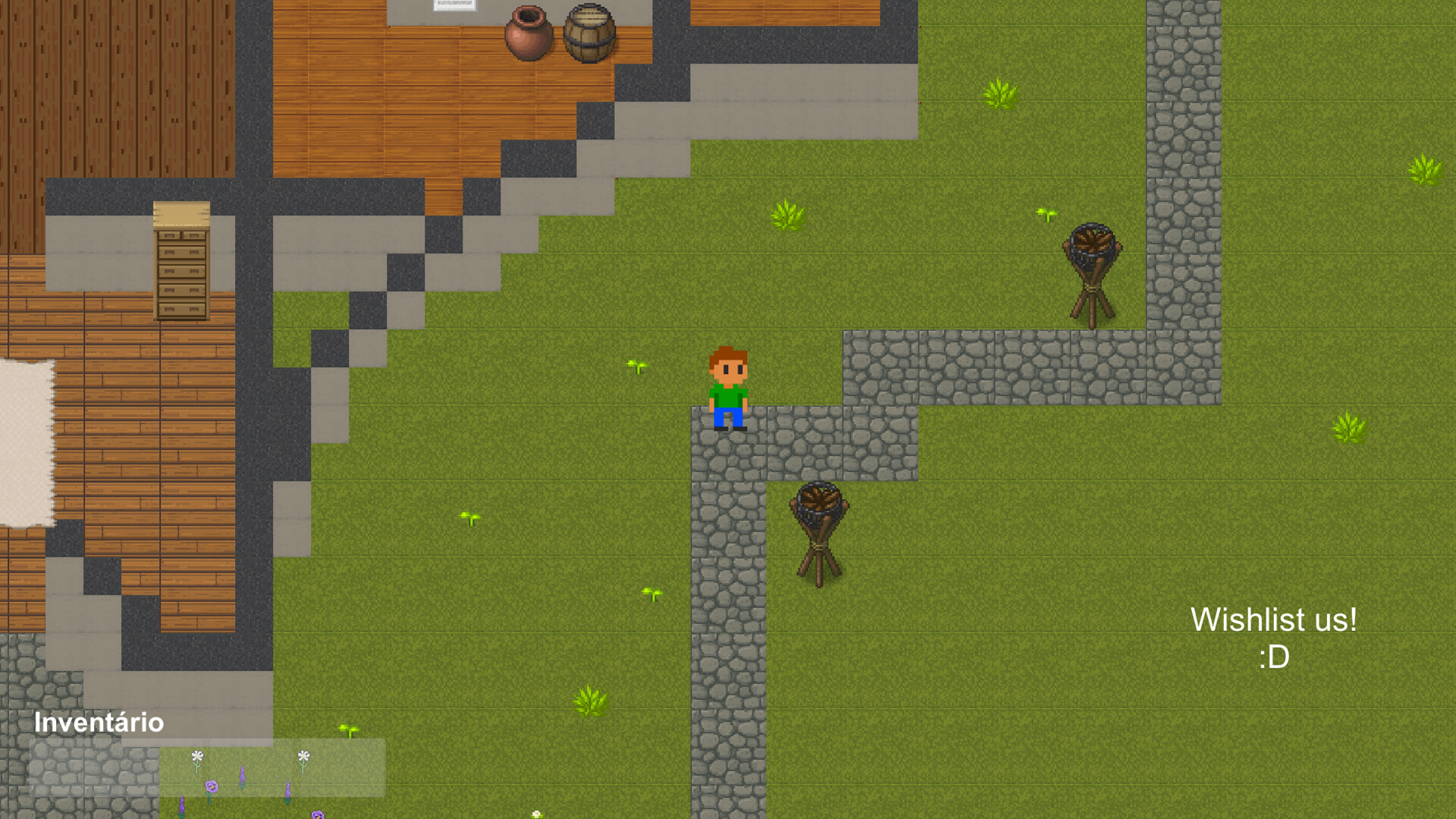Open the Inventário panel header

coord(99,723)
